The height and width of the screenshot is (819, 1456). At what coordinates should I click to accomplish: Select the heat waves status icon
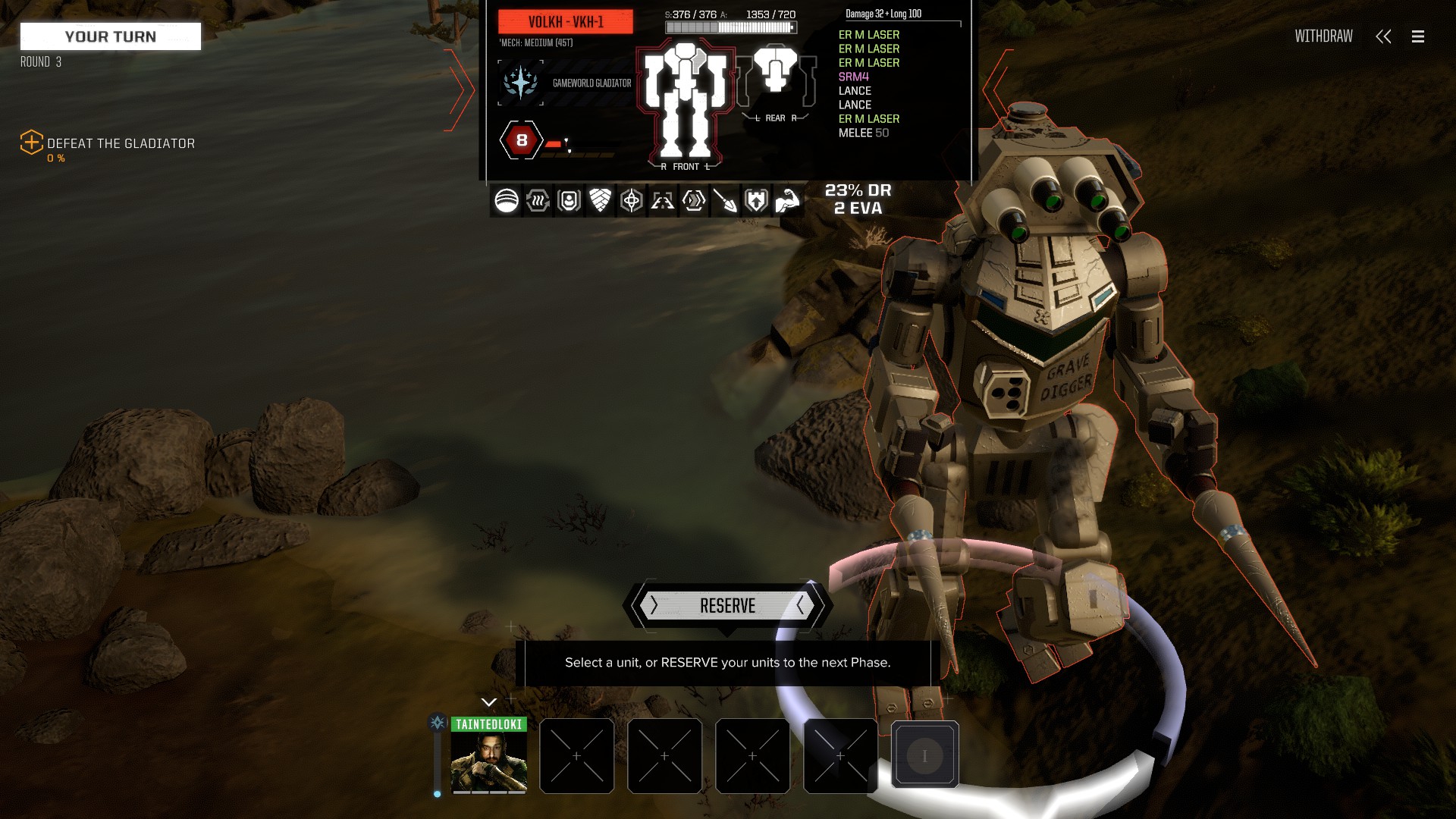538,201
